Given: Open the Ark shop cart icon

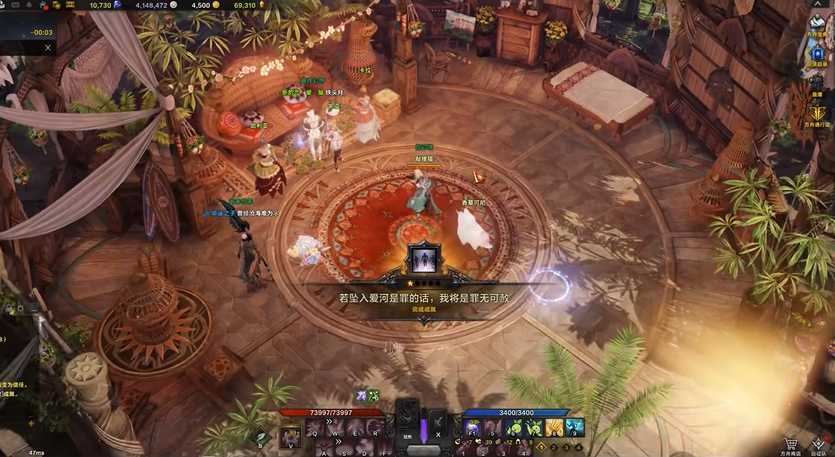Looking at the screenshot, I should tap(790, 442).
